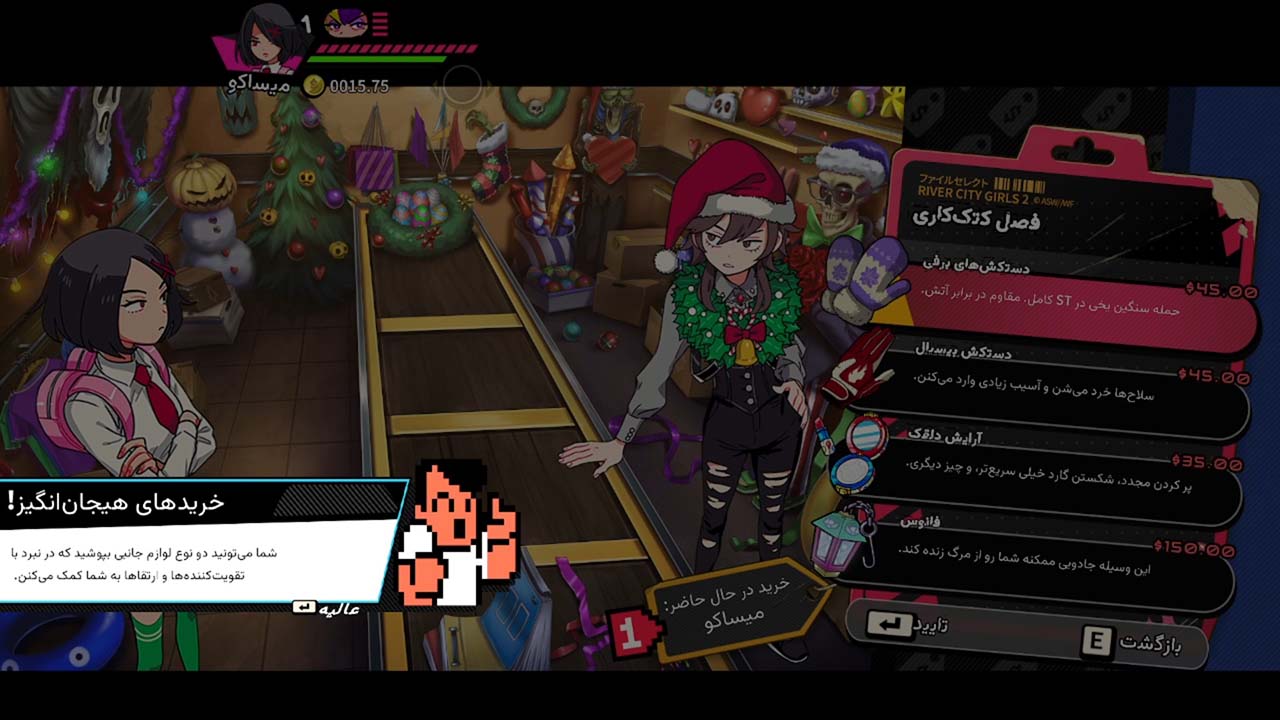
Task: Click the gold coin icon next to 0015.75
Action: [x=316, y=83]
